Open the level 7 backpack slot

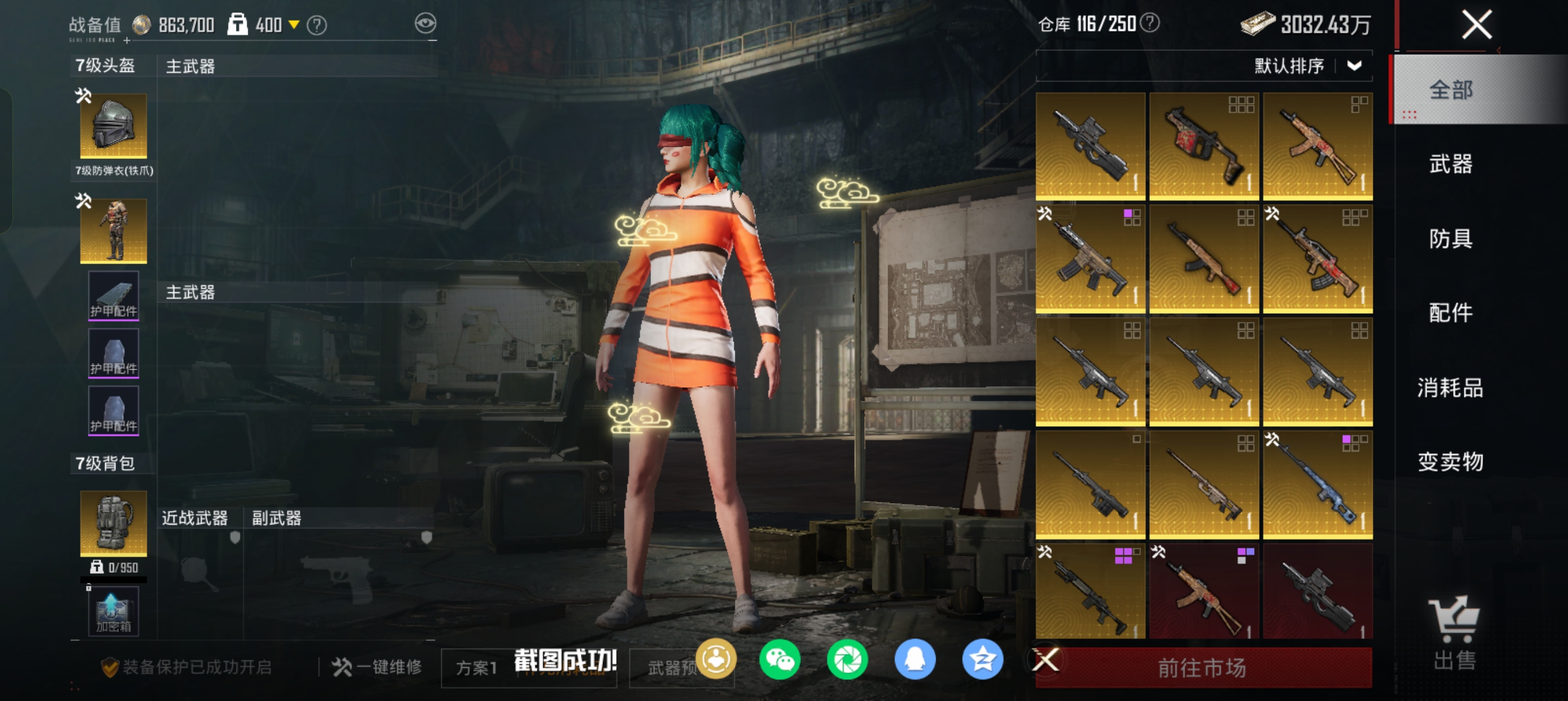pyautogui.click(x=113, y=523)
